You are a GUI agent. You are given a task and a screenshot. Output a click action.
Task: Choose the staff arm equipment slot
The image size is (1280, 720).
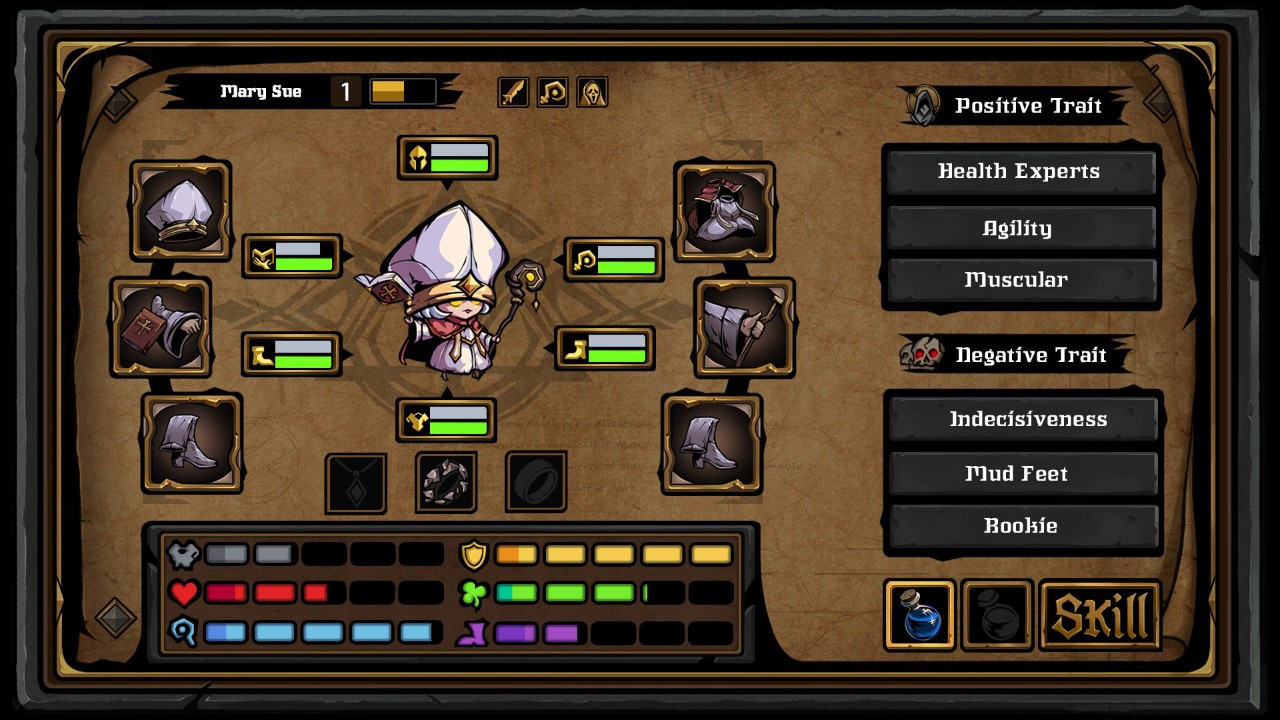(x=744, y=327)
